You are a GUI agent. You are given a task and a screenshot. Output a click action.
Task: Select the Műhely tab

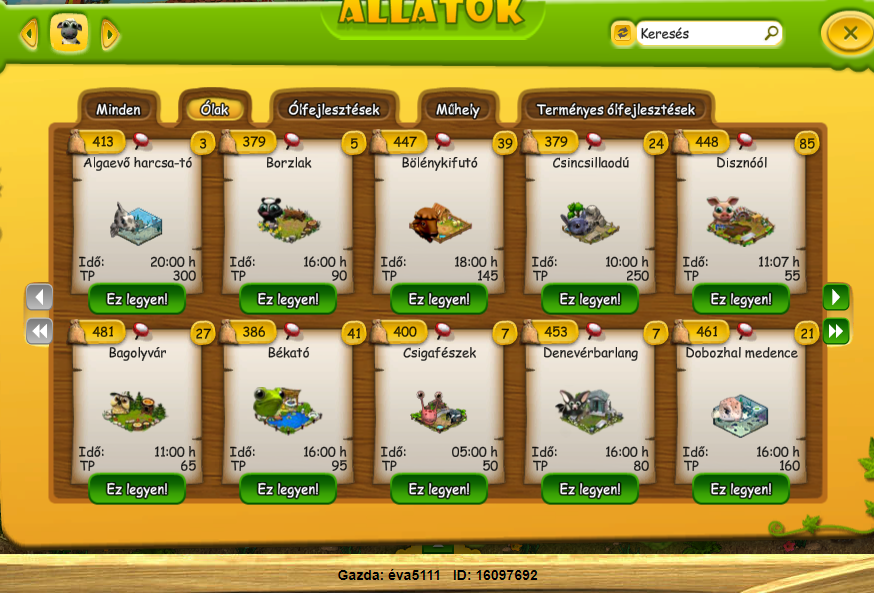tap(457, 109)
